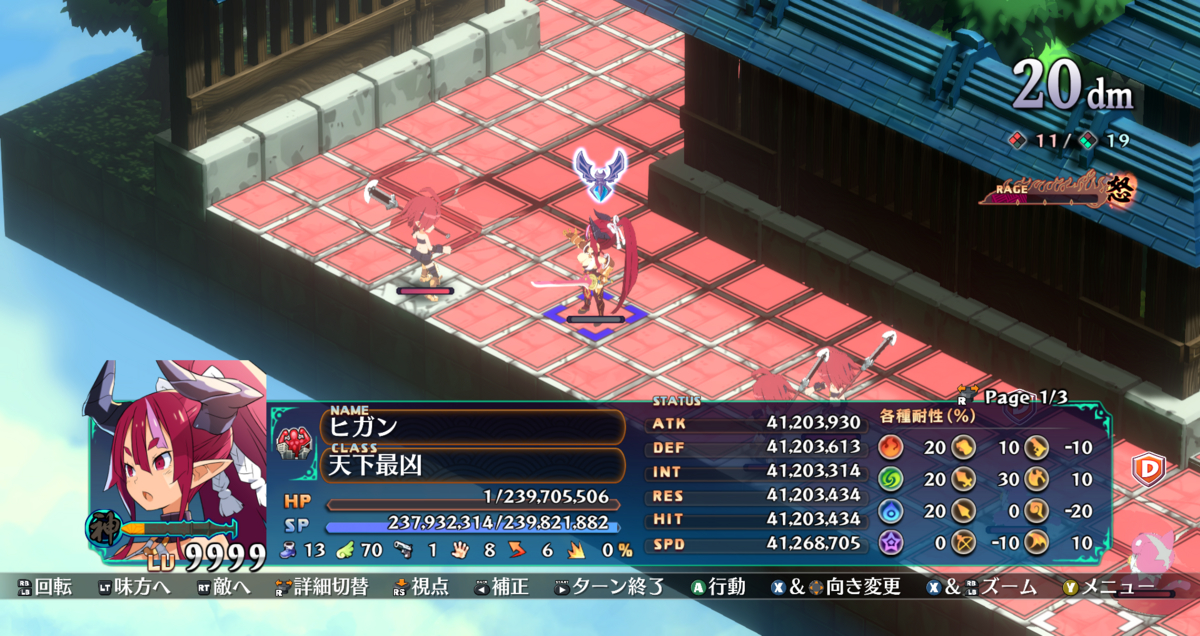Click the red class emblem beside the name
The width and height of the screenshot is (1200, 636).
296,440
